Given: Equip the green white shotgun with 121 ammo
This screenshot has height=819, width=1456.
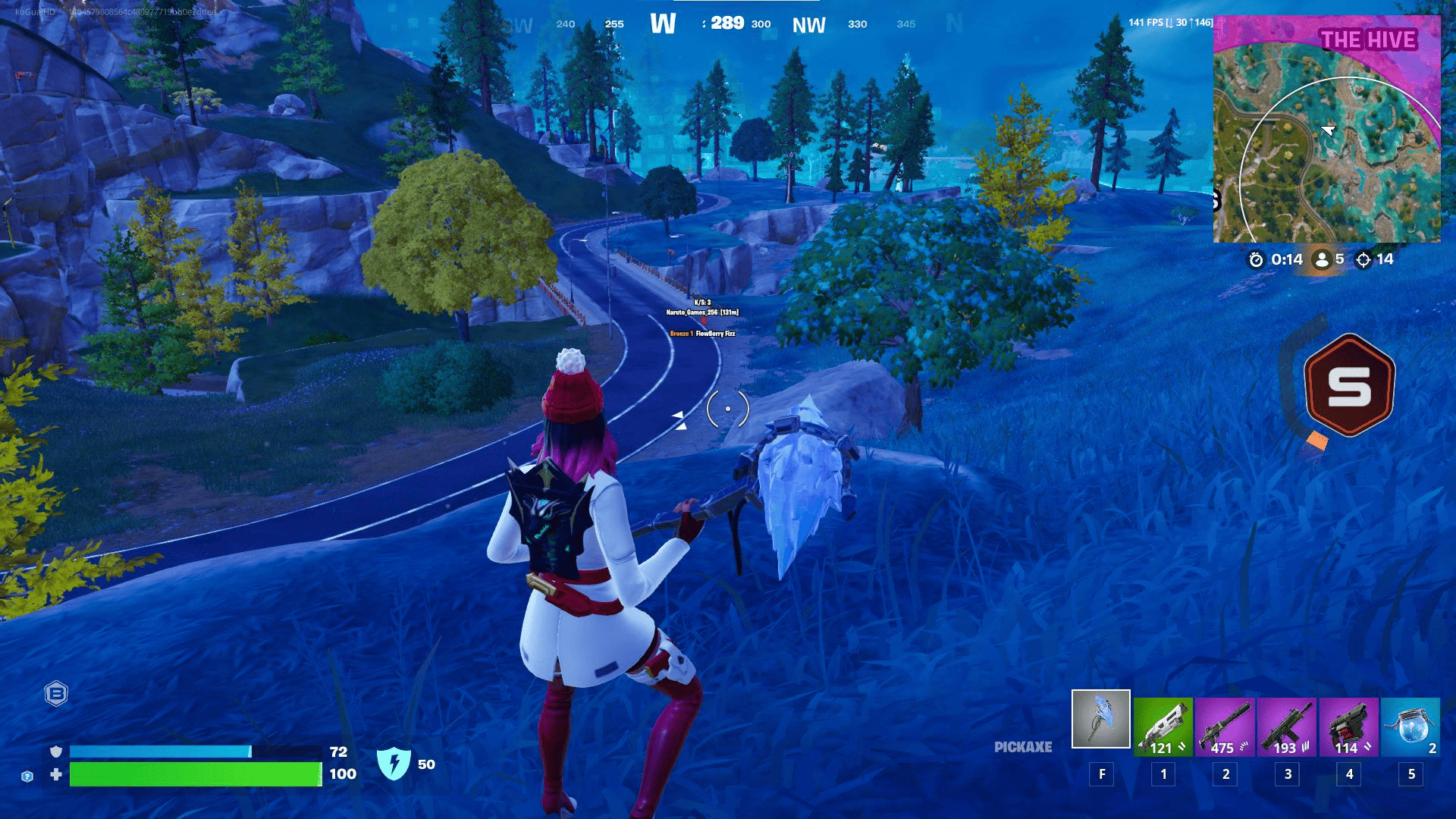Looking at the screenshot, I should coord(1163,727).
